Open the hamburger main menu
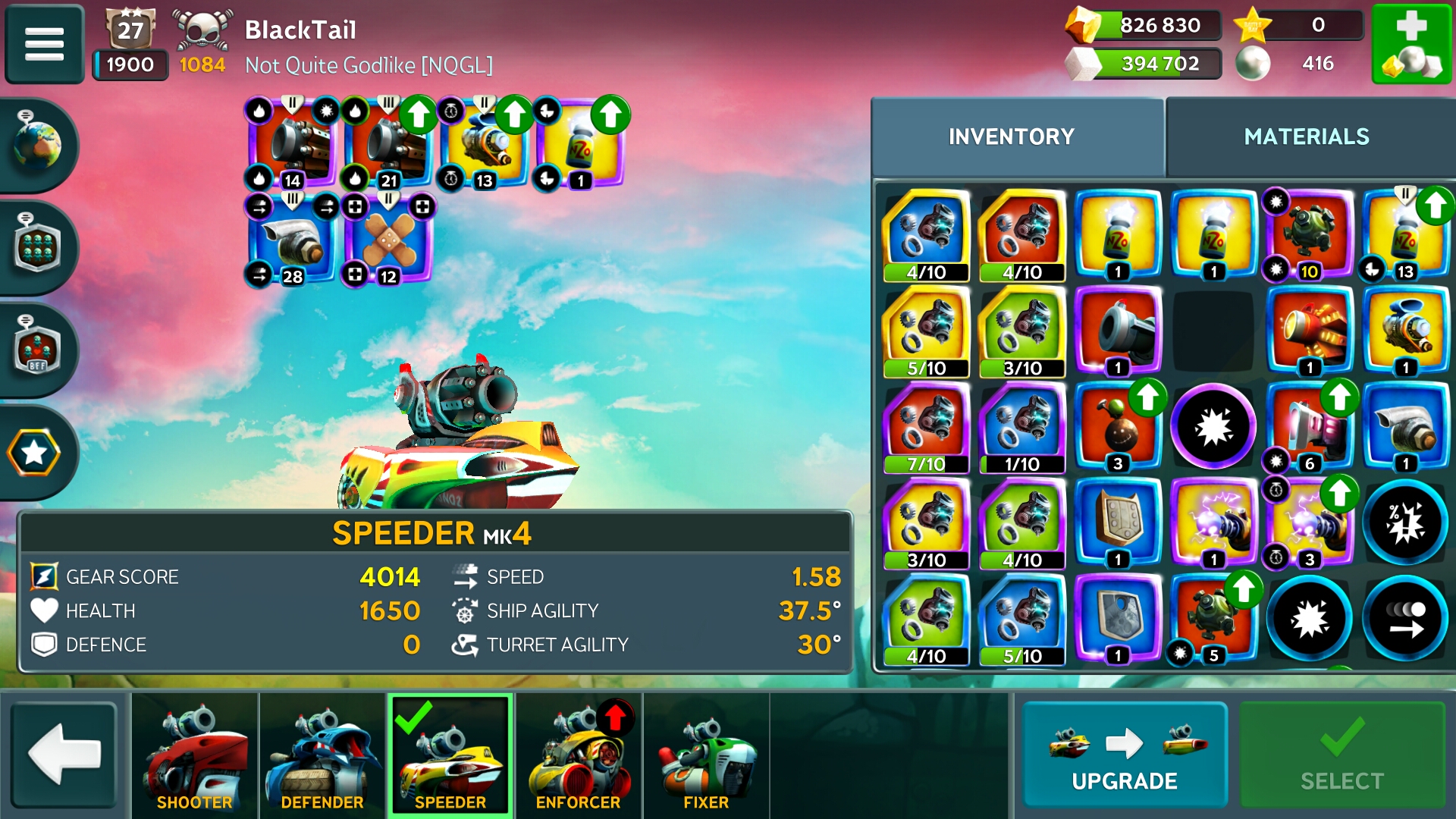1456x819 pixels. 44,43
